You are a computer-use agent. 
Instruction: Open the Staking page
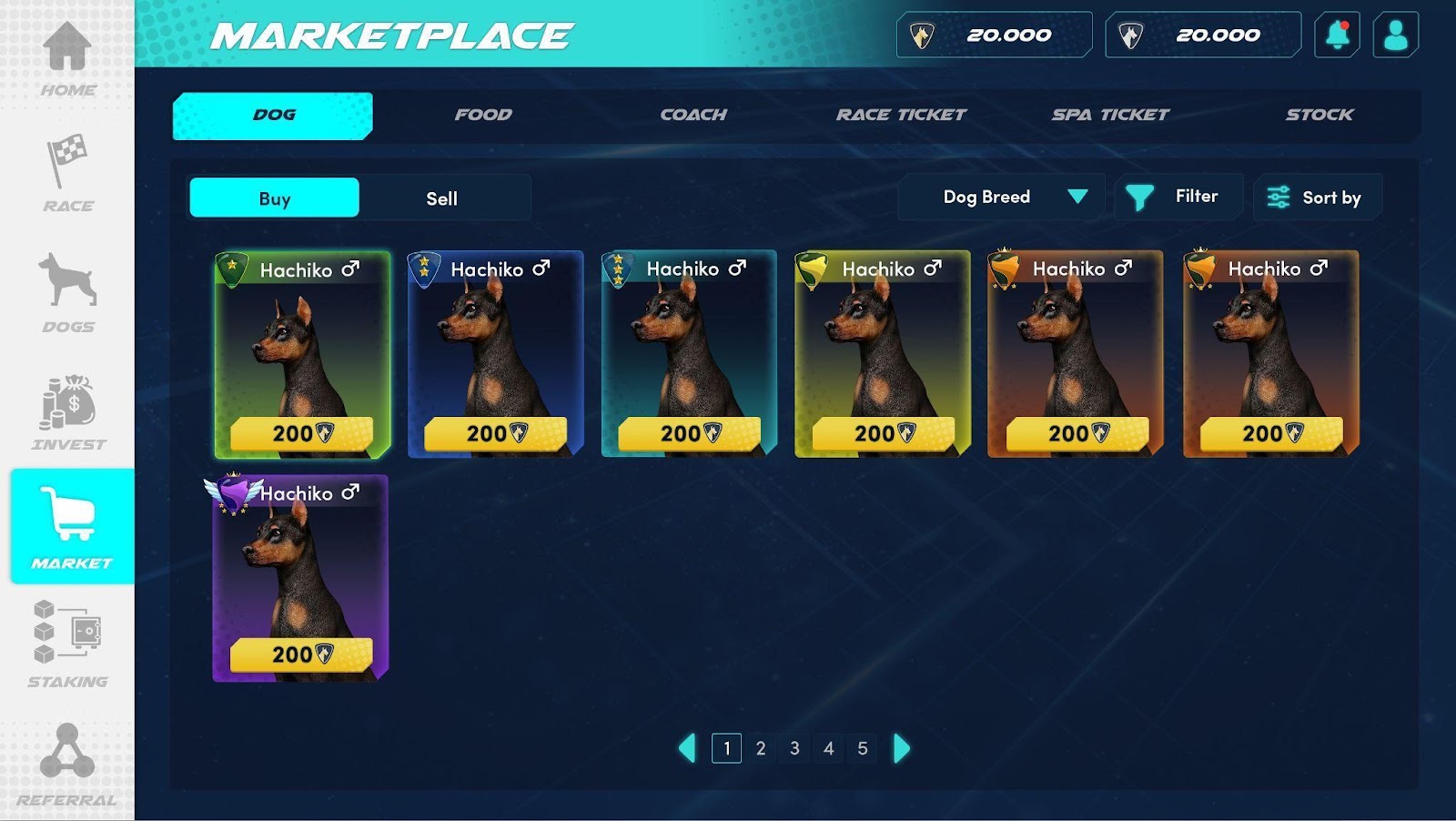[67, 643]
